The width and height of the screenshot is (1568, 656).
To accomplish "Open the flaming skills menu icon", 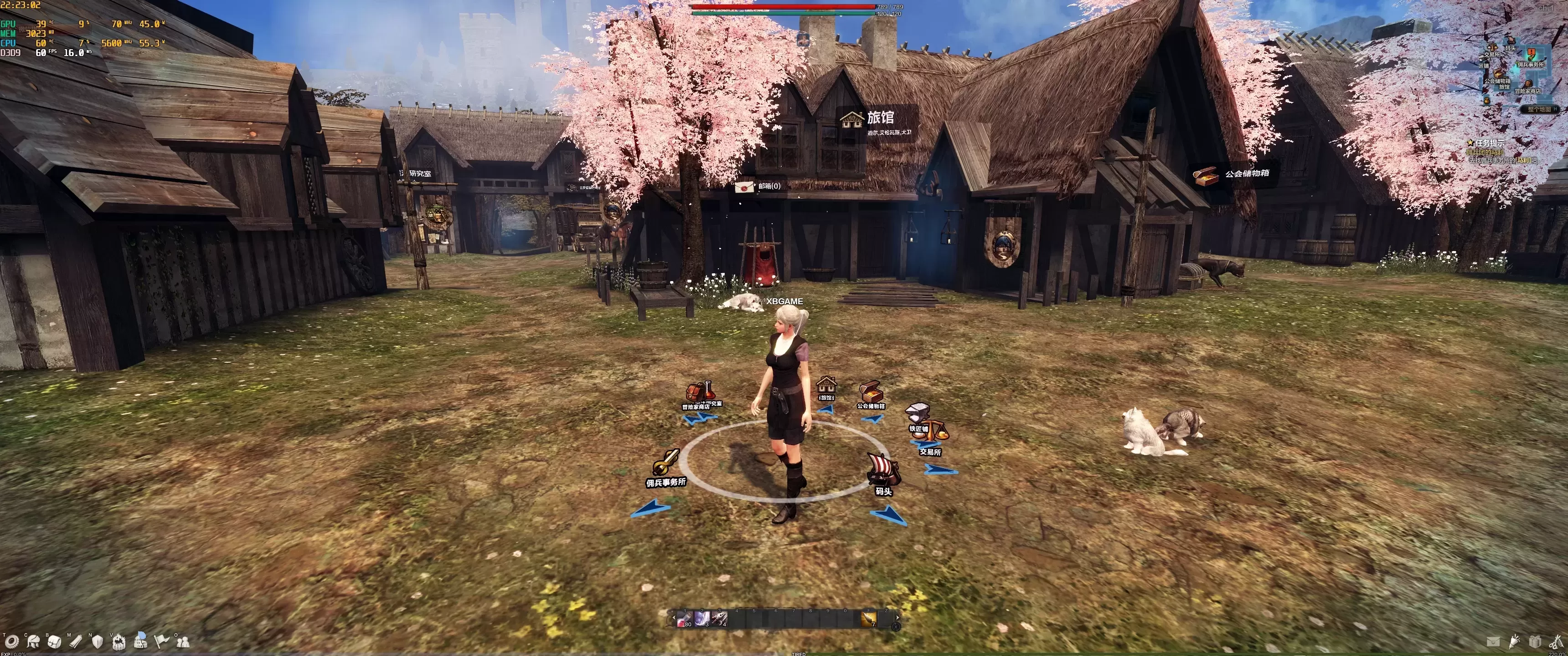I will [119, 641].
